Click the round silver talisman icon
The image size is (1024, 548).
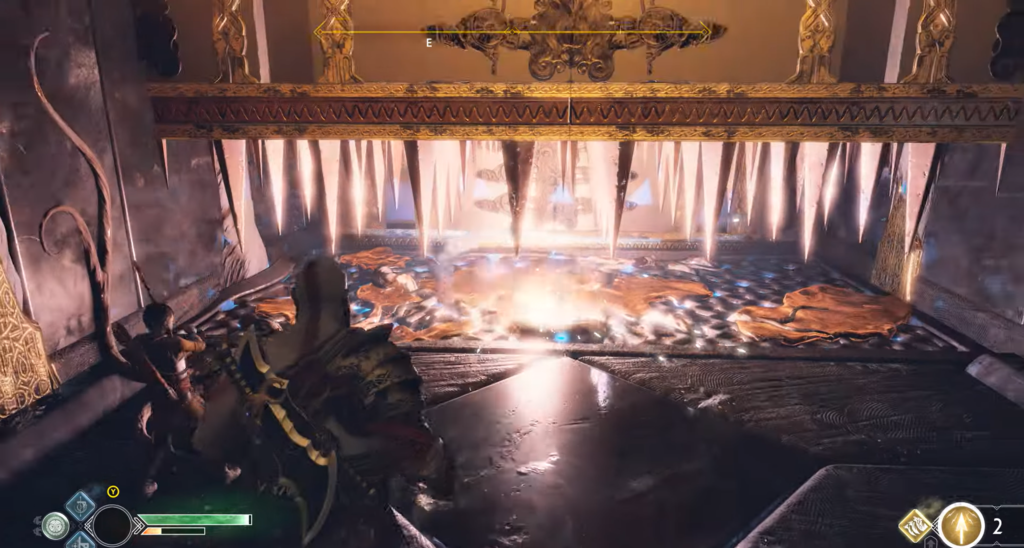[x=55, y=525]
